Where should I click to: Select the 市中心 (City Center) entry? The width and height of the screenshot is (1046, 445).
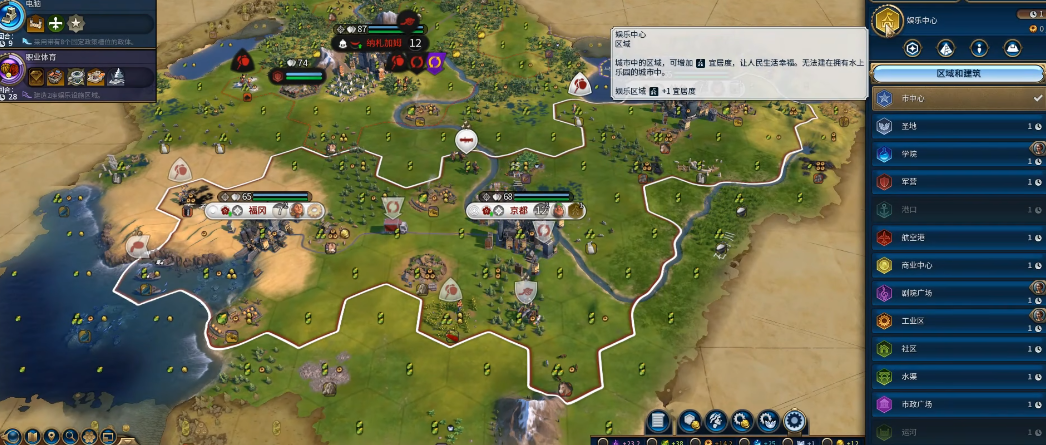[950, 98]
